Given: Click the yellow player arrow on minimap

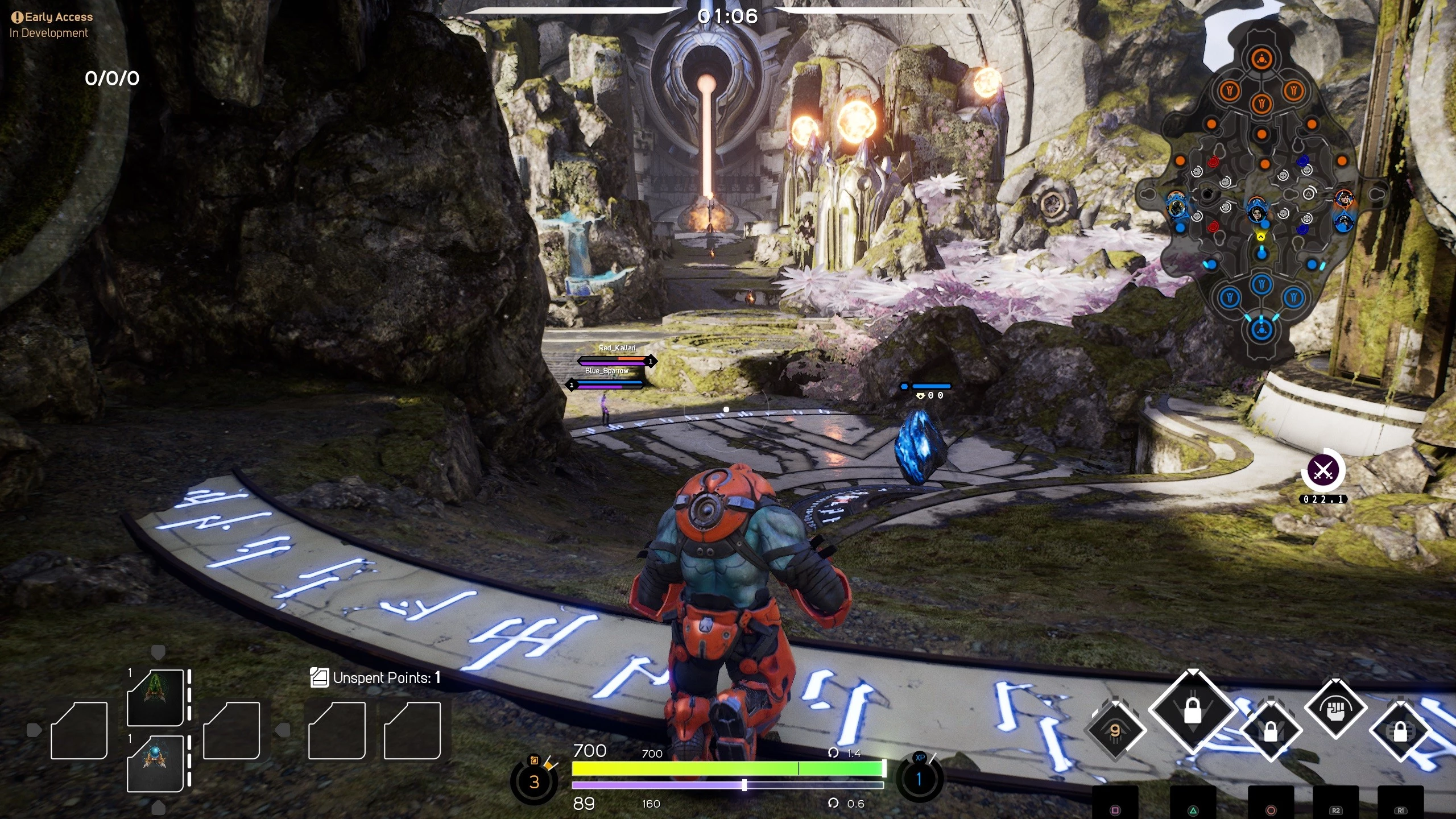Looking at the screenshot, I should pyautogui.click(x=1261, y=237).
